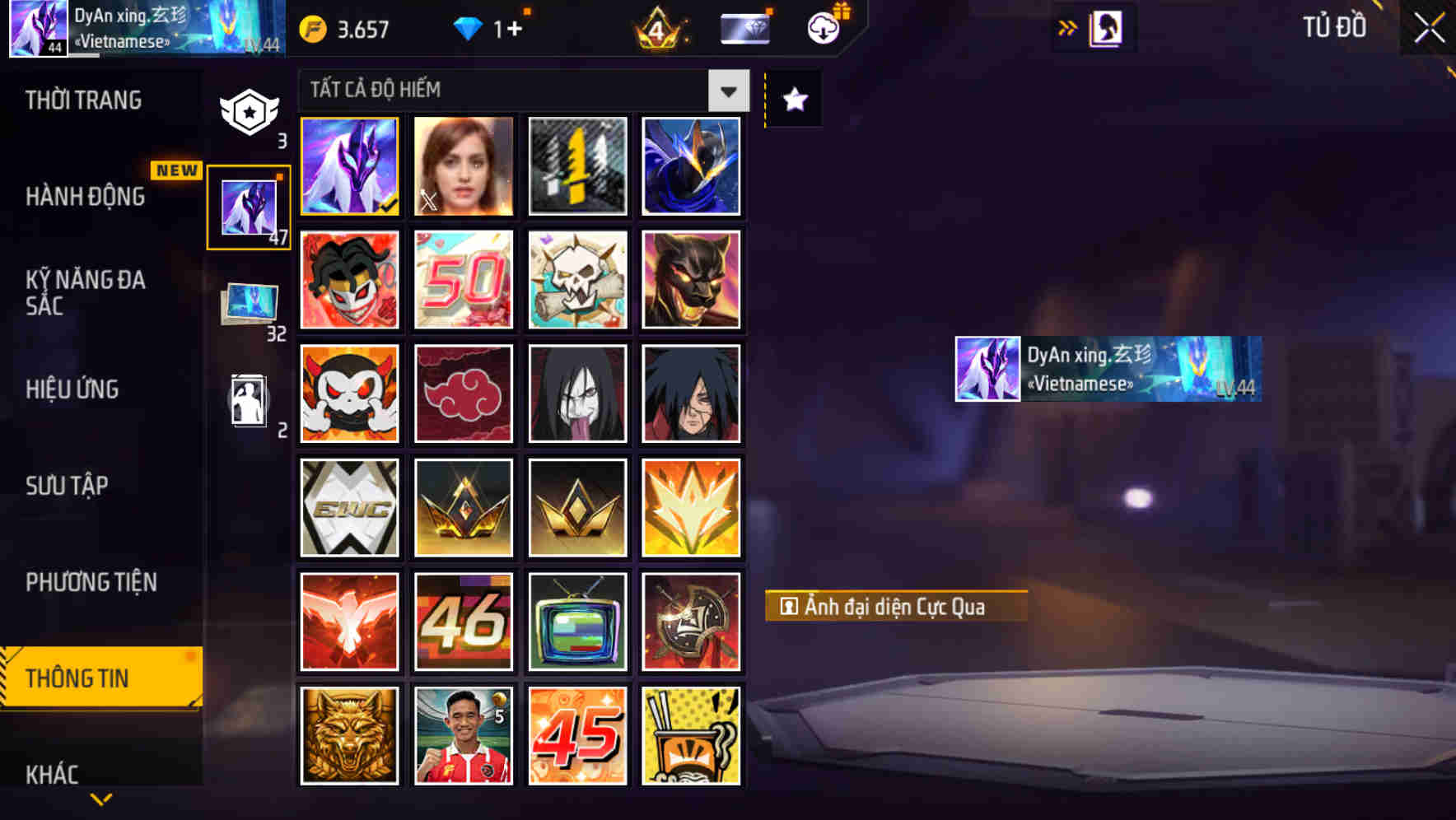Image resolution: width=1456 pixels, height=820 pixels.
Task: Select the equipped purple fox avatar thumbnail
Action: pos(349,165)
